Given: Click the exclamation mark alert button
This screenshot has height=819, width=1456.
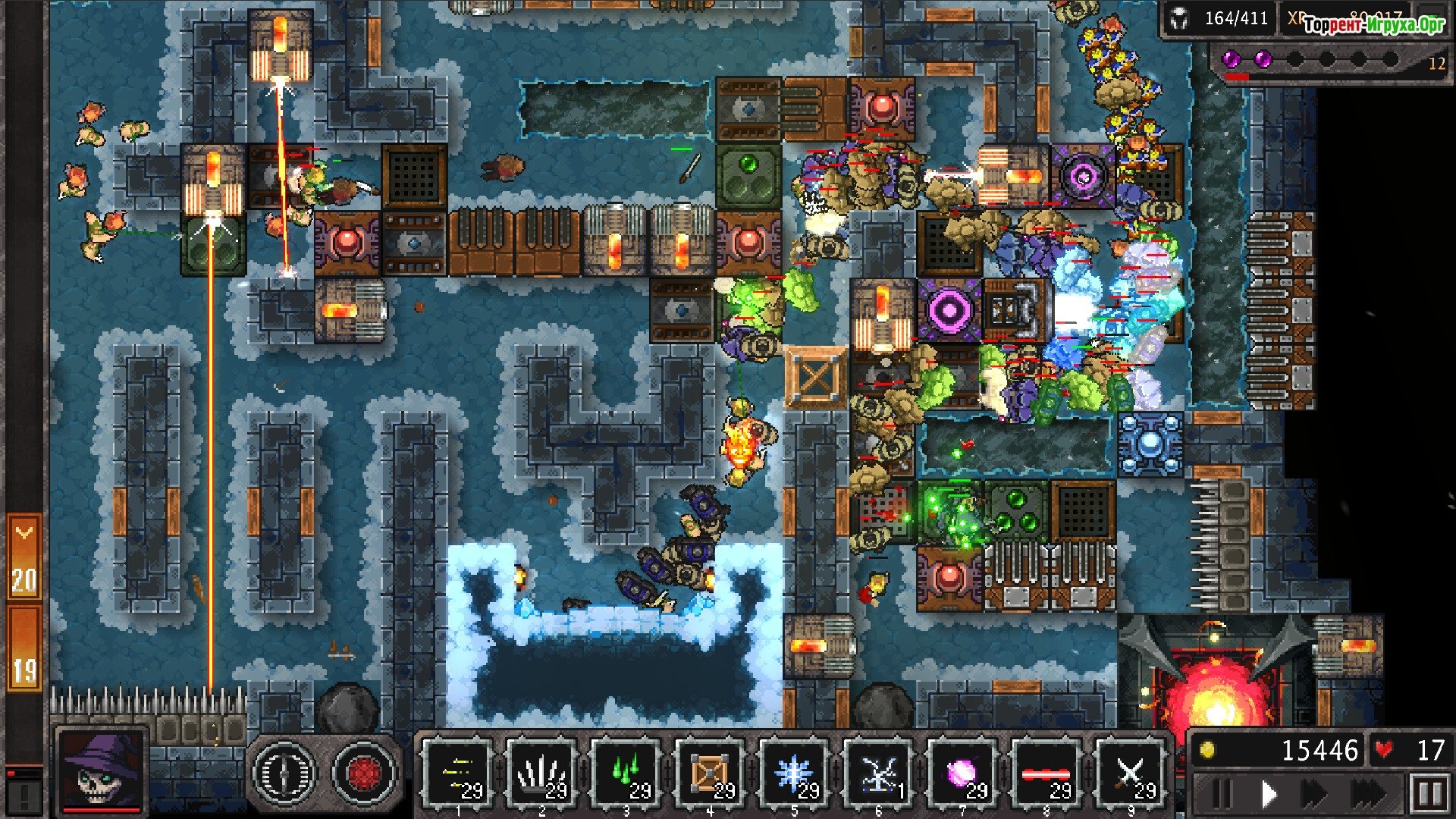Looking at the screenshot, I should pyautogui.click(x=24, y=796).
